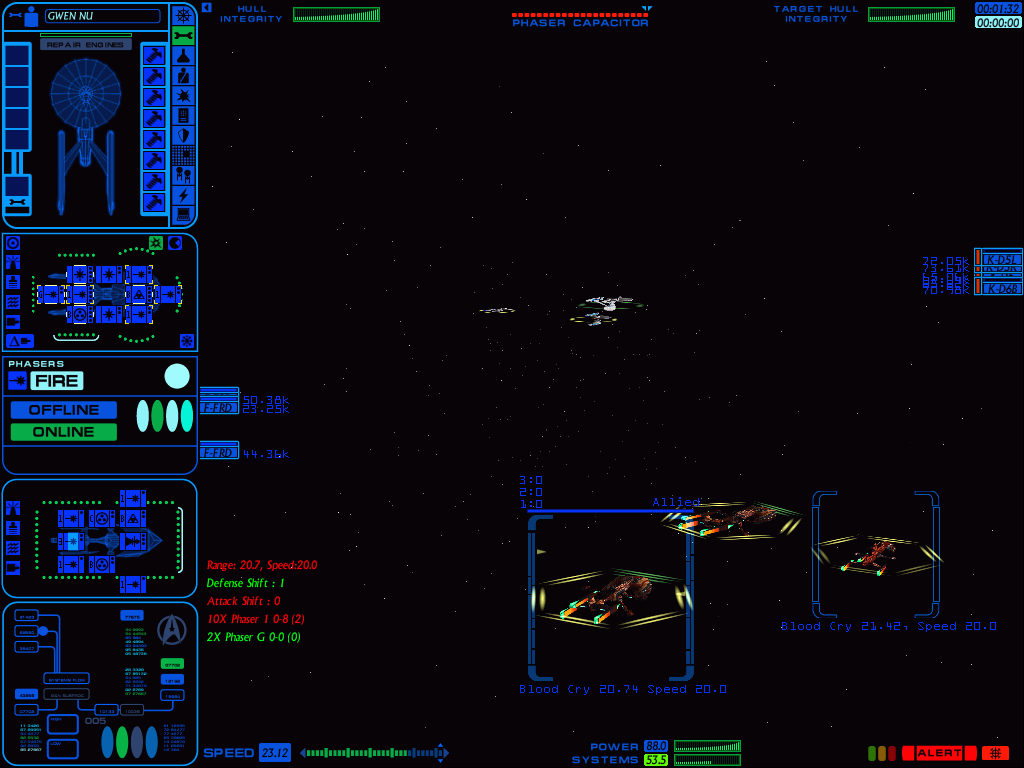Select the upper F-FRD ship tag

(218, 407)
